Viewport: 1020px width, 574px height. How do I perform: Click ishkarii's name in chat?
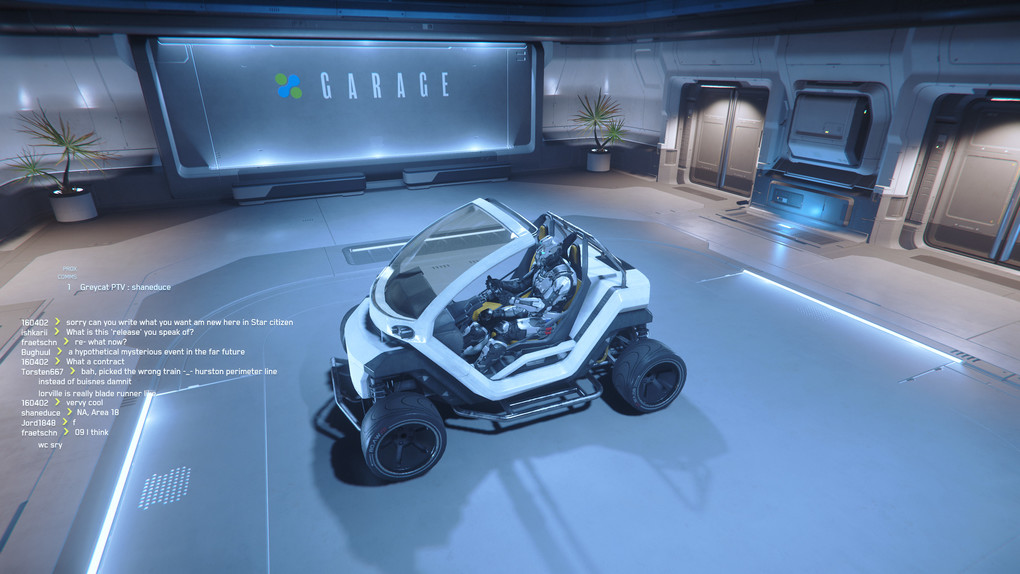pos(37,332)
